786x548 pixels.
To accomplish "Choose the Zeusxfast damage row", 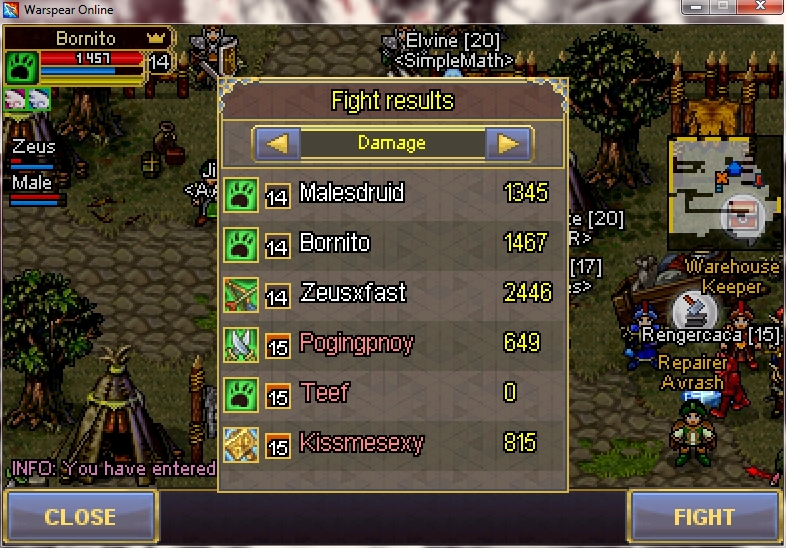I will pyautogui.click(x=392, y=293).
